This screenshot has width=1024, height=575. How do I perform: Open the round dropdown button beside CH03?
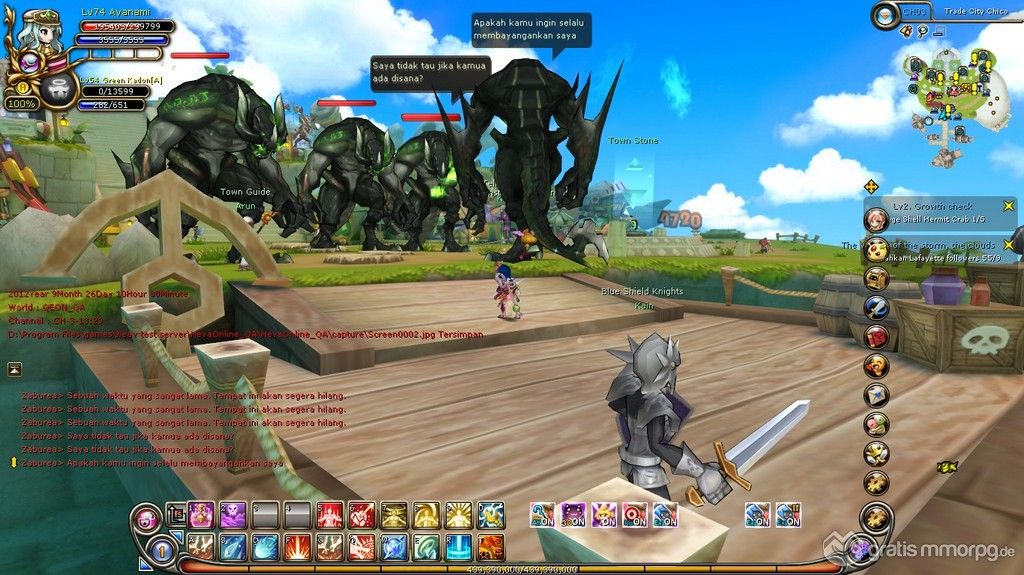coord(885,14)
